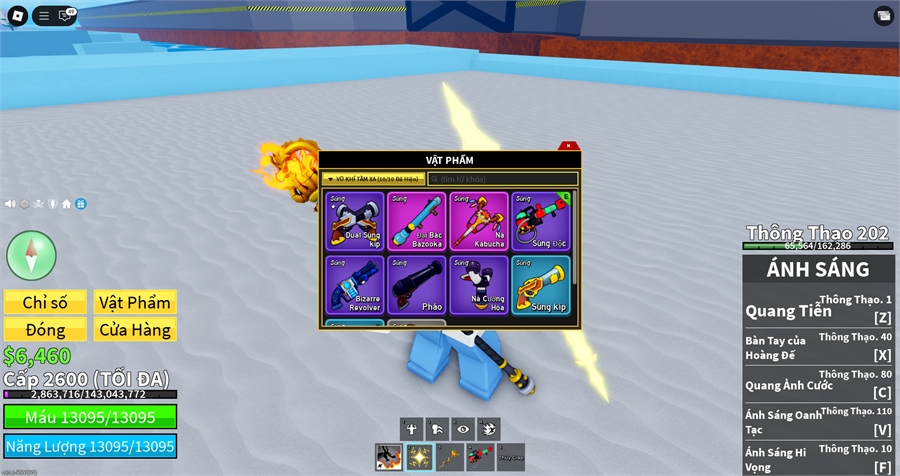Open the Roblox main menu logo
Screen dimensions: 900x476
click(16, 15)
